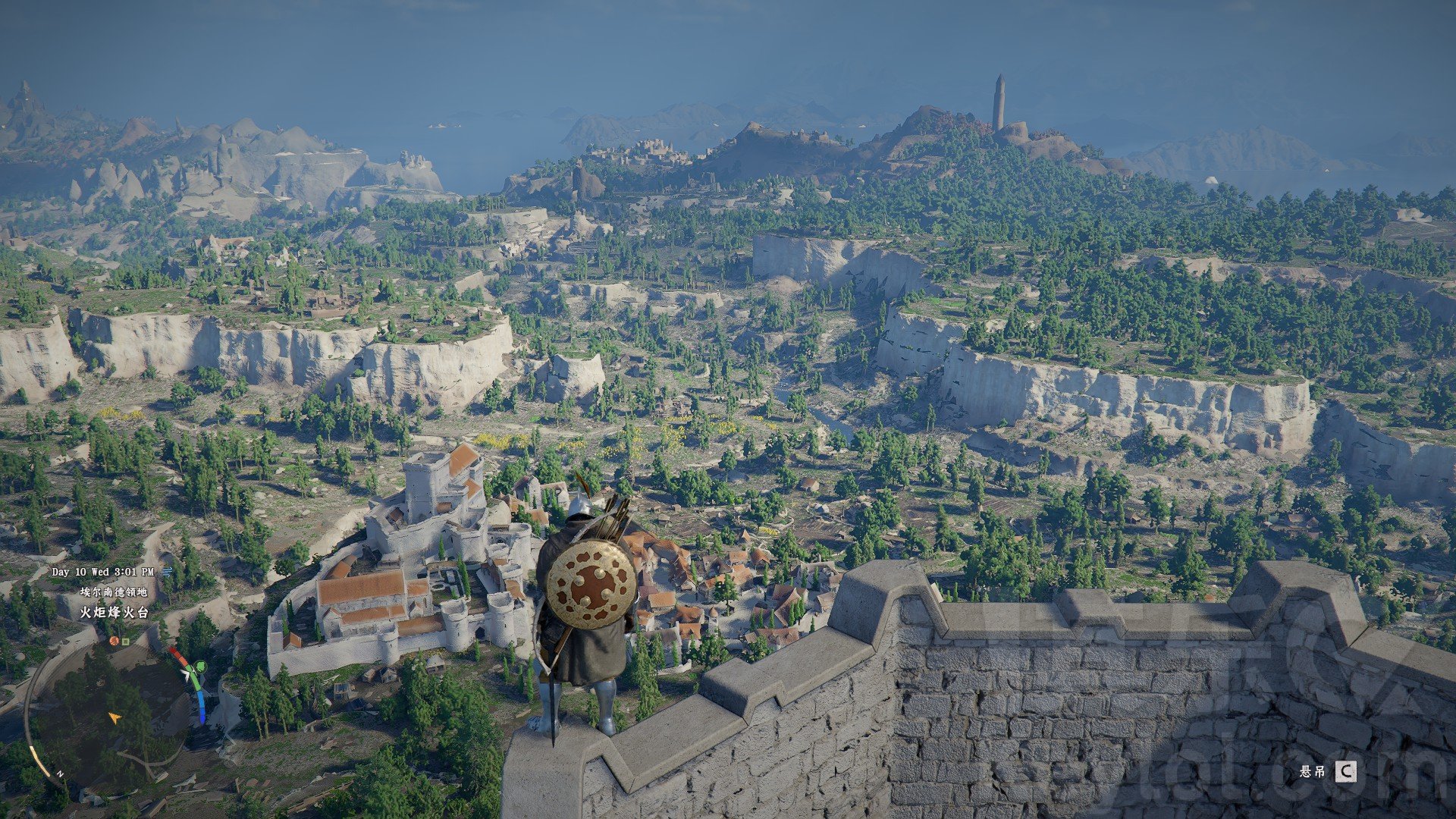The height and width of the screenshot is (819, 1456).
Task: Click the orange player arrow on the minimap
Action: (x=114, y=717)
